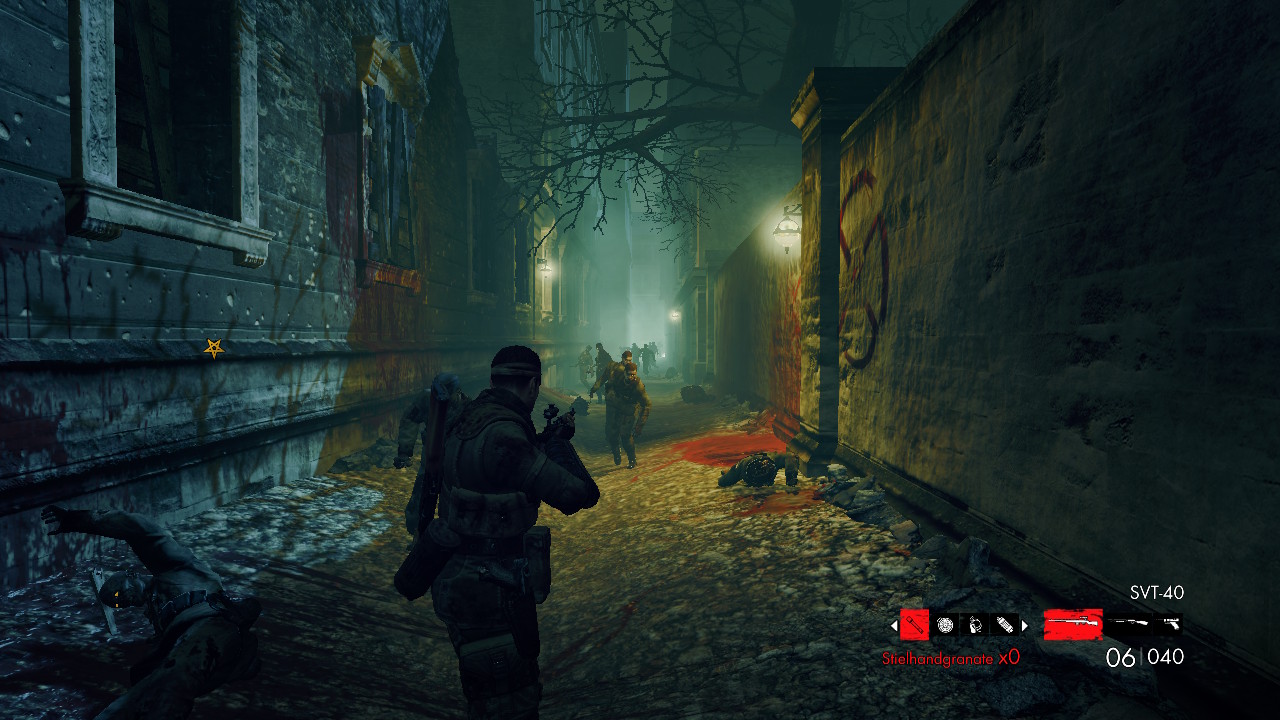Select the tripwire trap item slot
1280x720 pixels.
point(975,625)
